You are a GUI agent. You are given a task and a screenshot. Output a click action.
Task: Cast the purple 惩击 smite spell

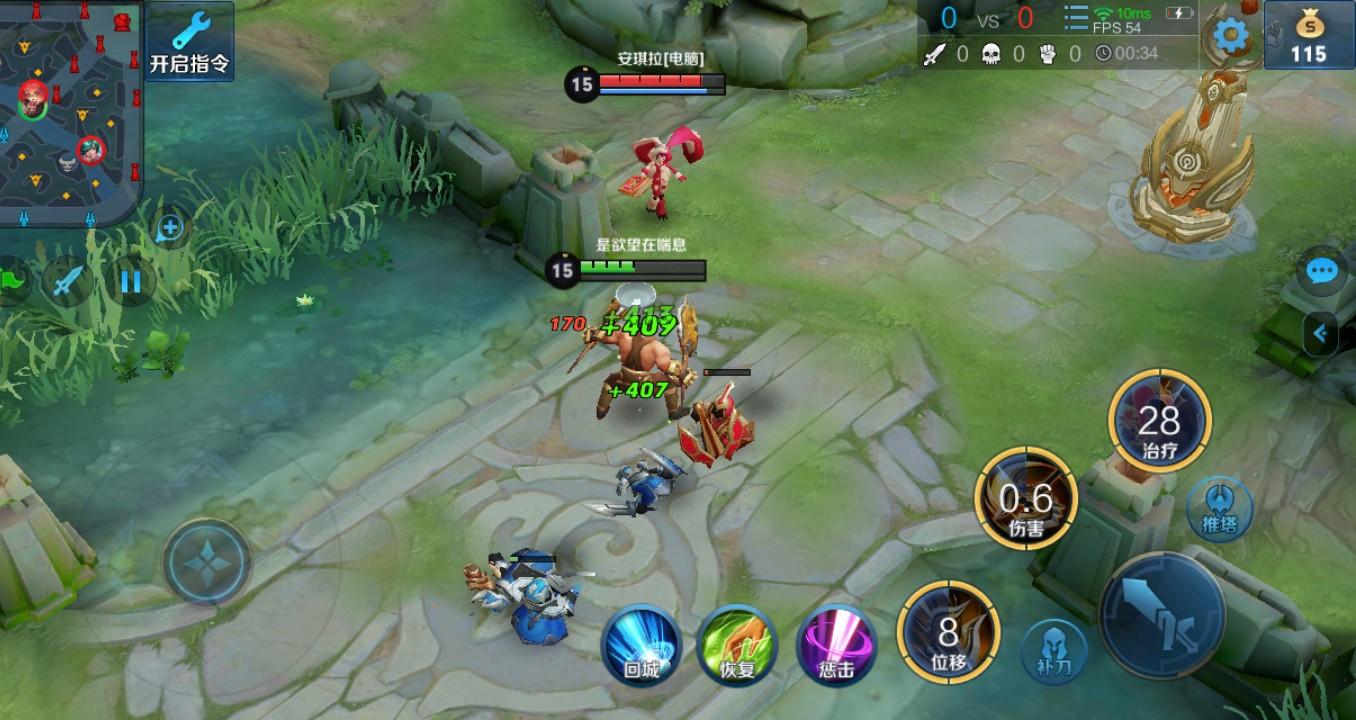click(836, 645)
